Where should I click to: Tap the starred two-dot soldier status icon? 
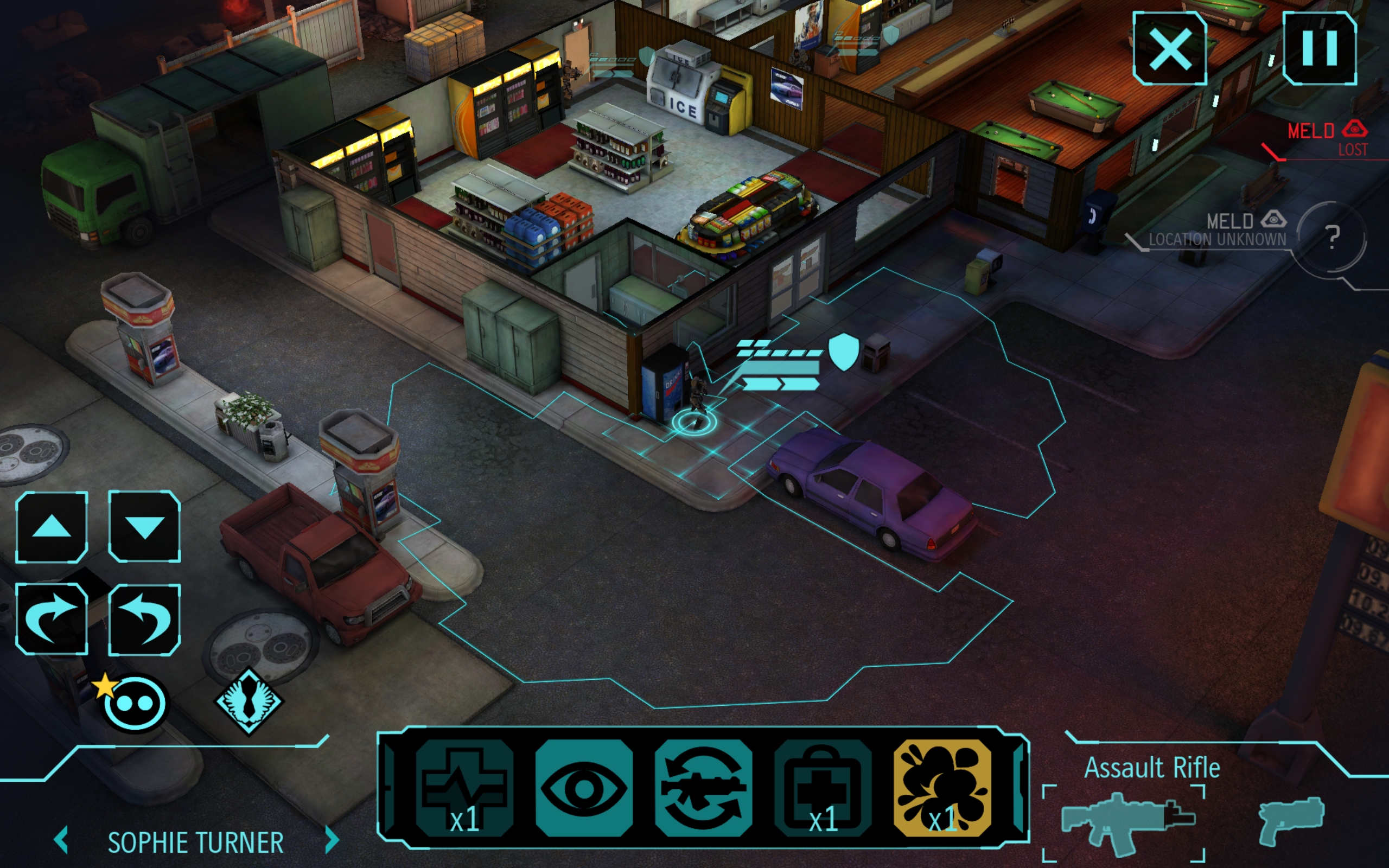coord(133,703)
